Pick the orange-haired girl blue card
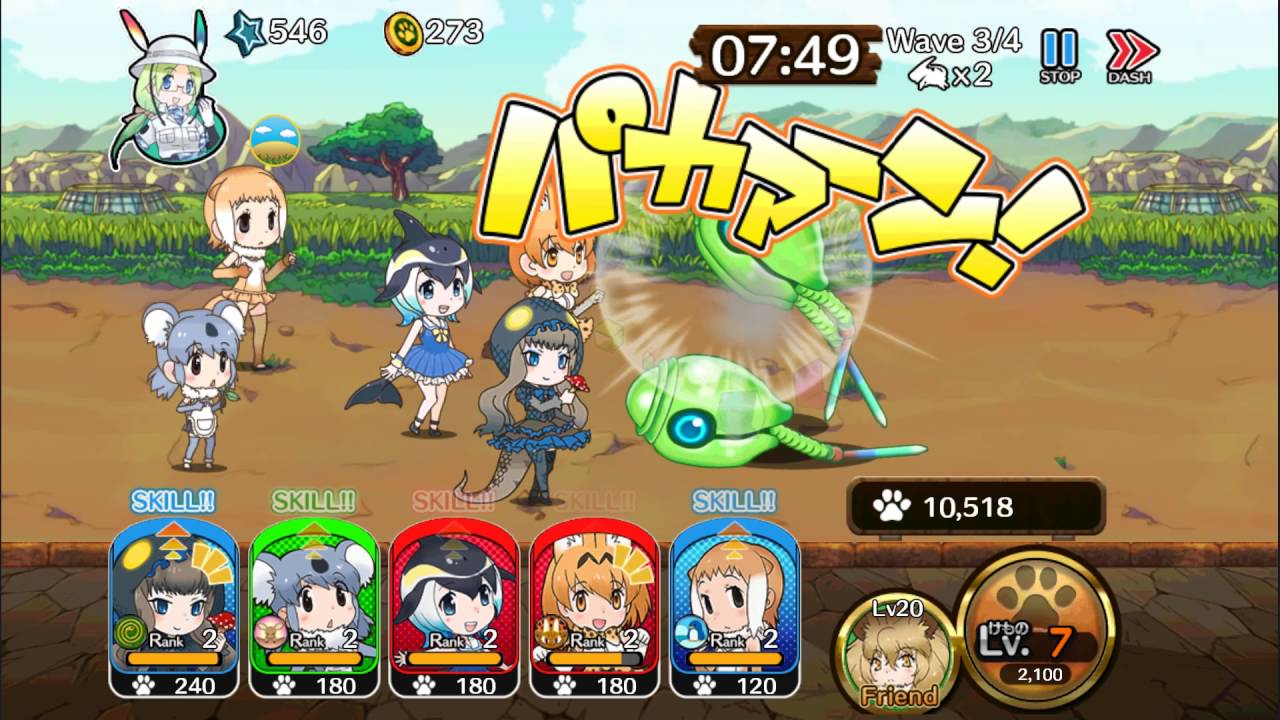 click(x=735, y=605)
